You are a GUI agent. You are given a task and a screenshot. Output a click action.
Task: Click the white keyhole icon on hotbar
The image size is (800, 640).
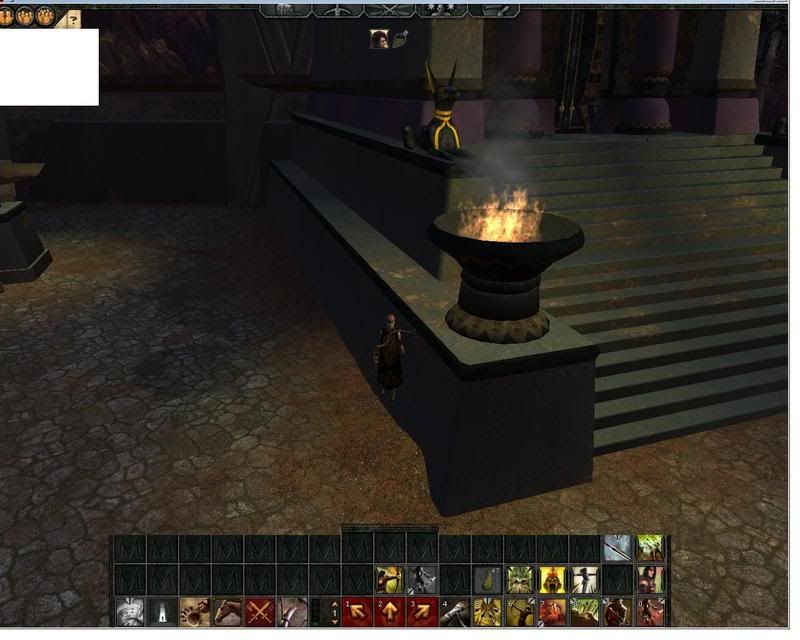163,611
